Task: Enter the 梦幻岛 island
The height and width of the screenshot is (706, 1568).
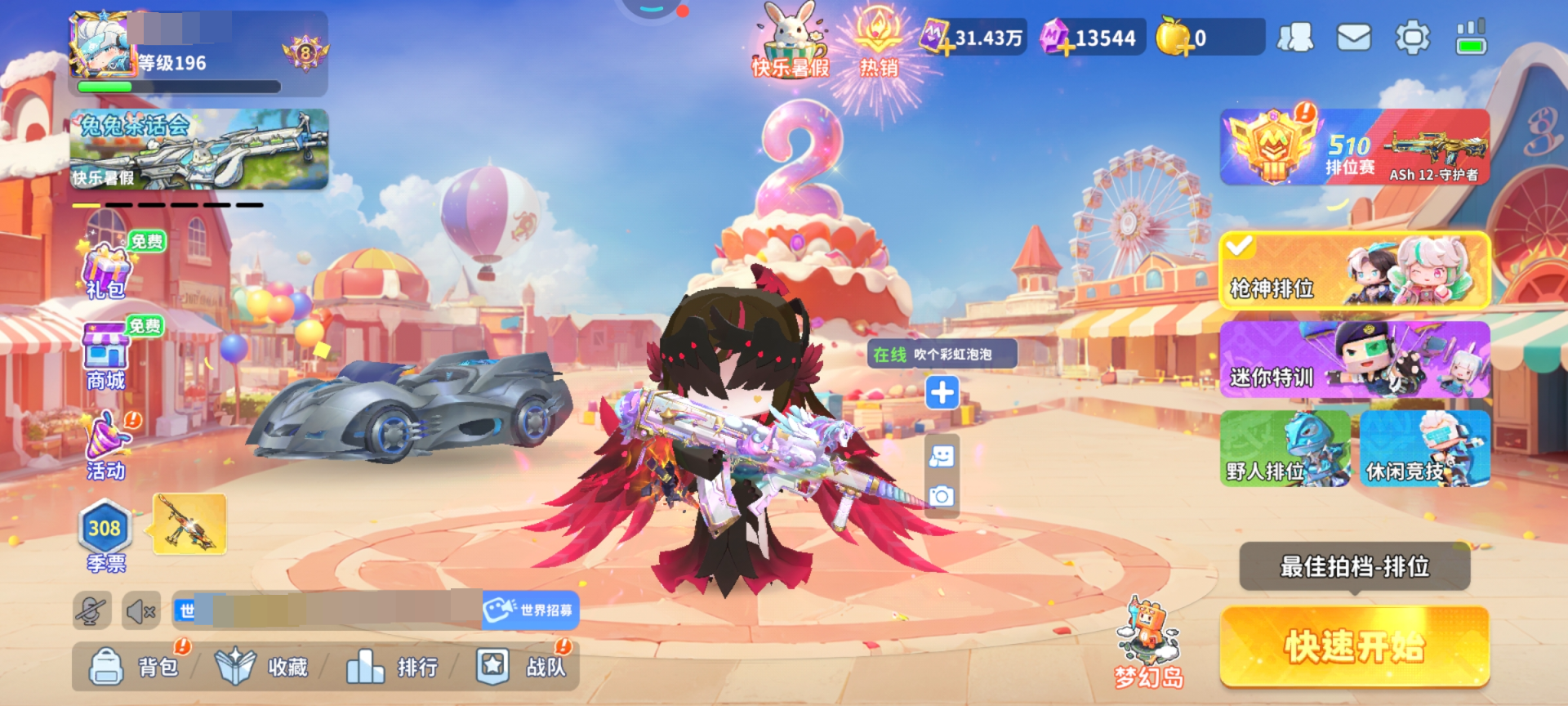Action: click(x=1149, y=644)
